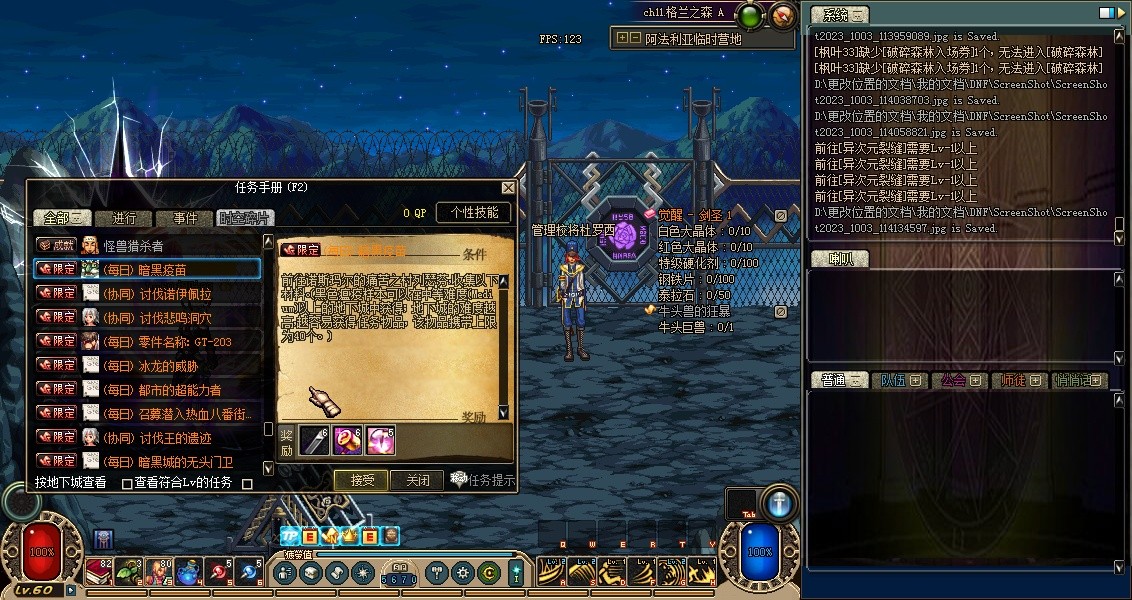Accept the quest with the 接受 button

coord(361,480)
